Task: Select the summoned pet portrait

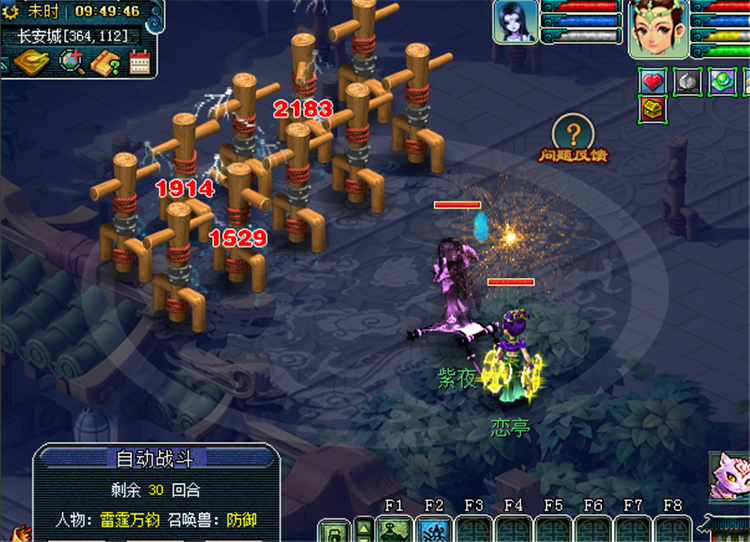Action: tap(515, 21)
